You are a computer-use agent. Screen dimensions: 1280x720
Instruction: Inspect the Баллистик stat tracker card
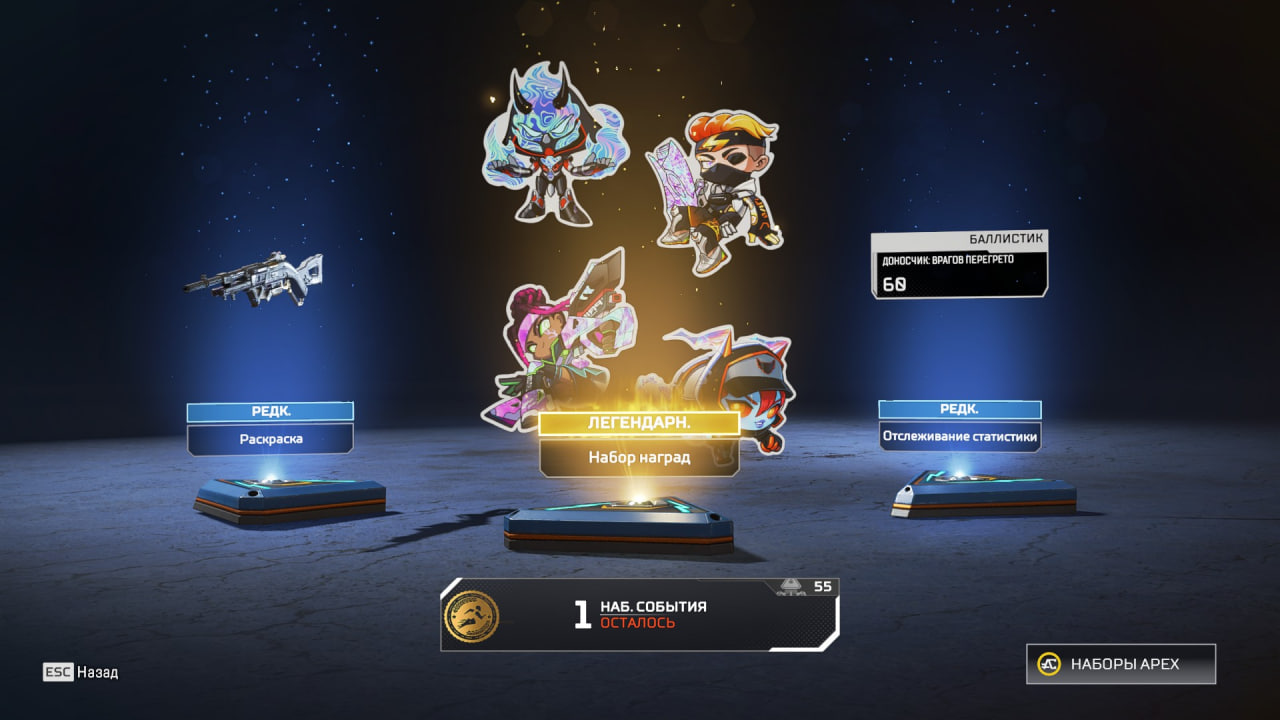click(959, 265)
